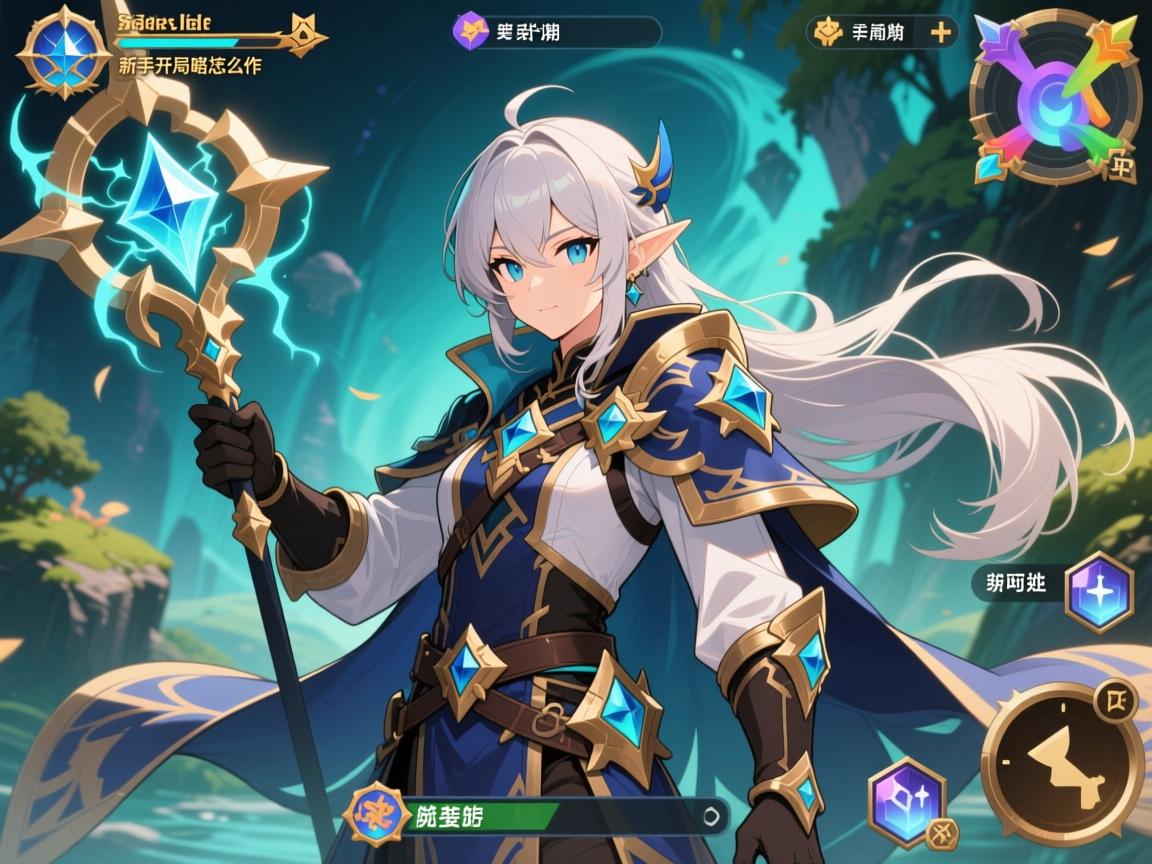Viewport: 1152px width, 864px height.
Task: Activate the large round gold attack button
Action: (1062, 764)
